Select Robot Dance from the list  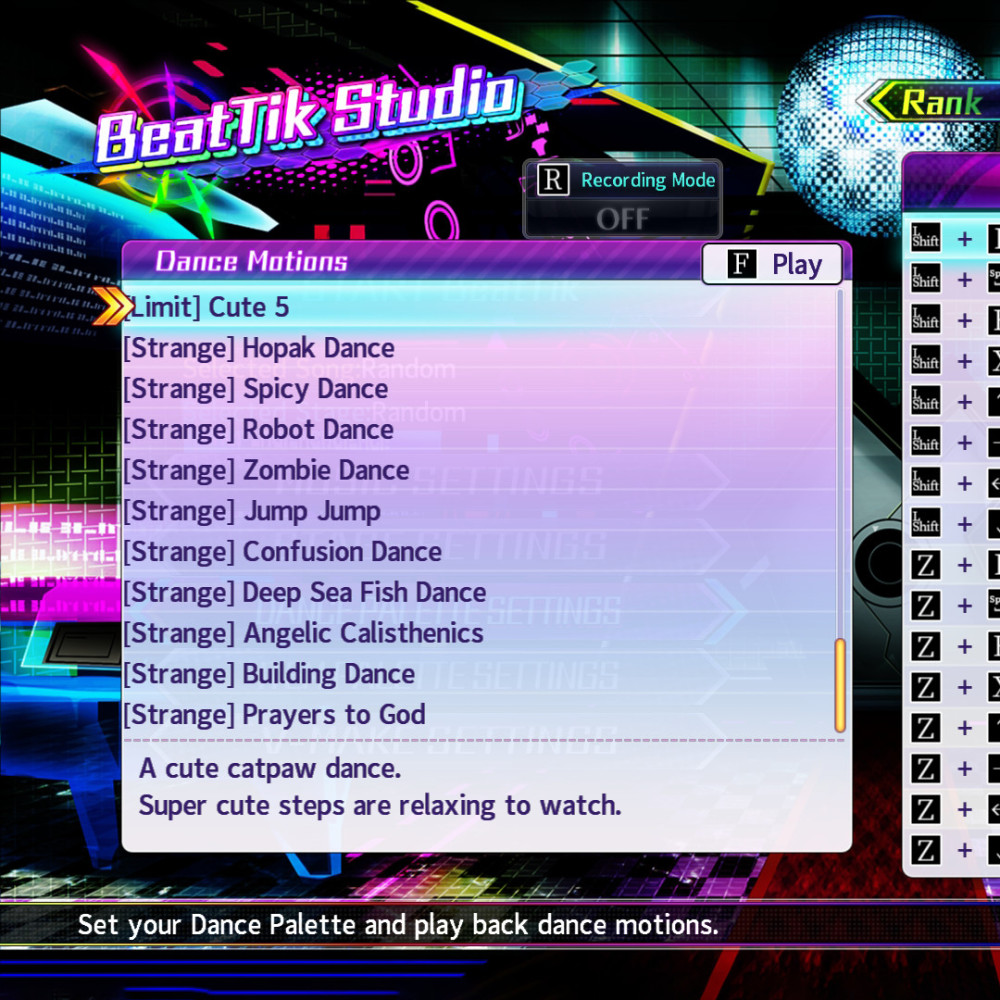point(258,430)
